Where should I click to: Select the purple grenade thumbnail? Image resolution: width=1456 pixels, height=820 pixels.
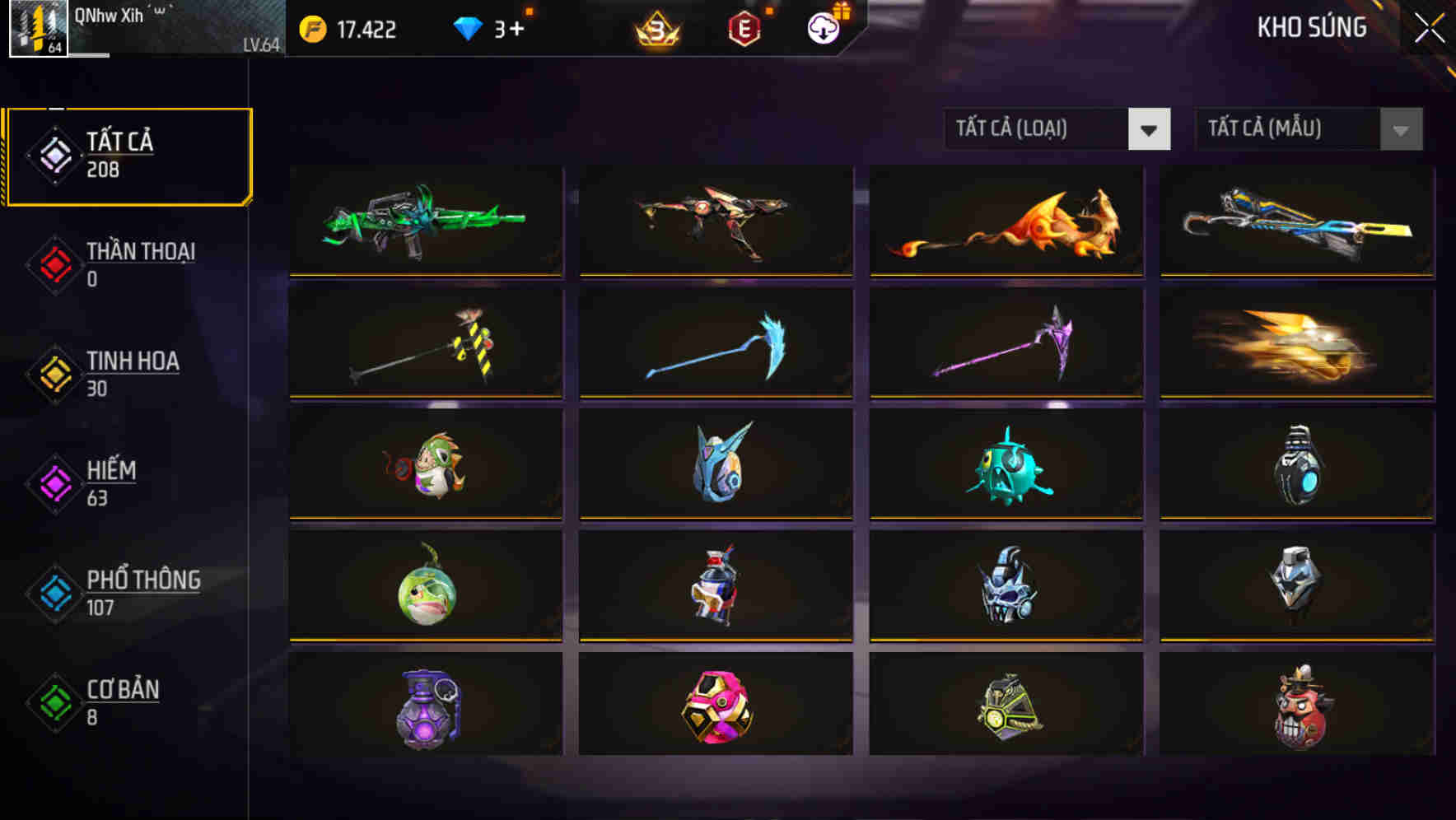(x=424, y=708)
